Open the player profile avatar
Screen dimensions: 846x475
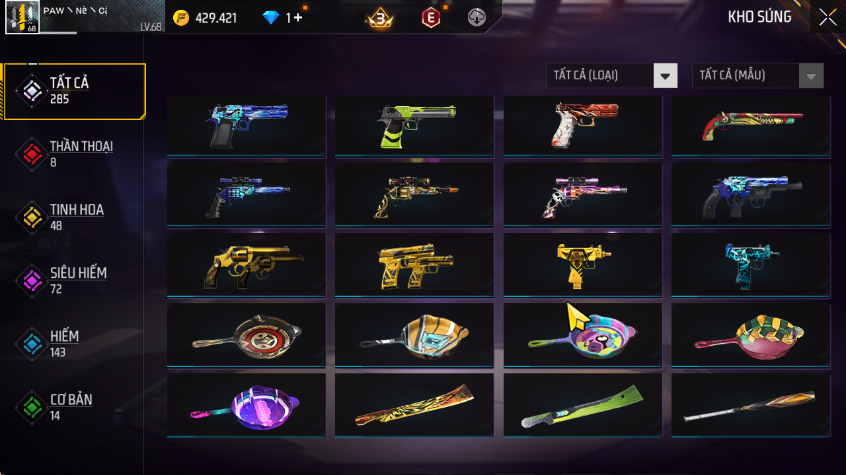pos(21,18)
